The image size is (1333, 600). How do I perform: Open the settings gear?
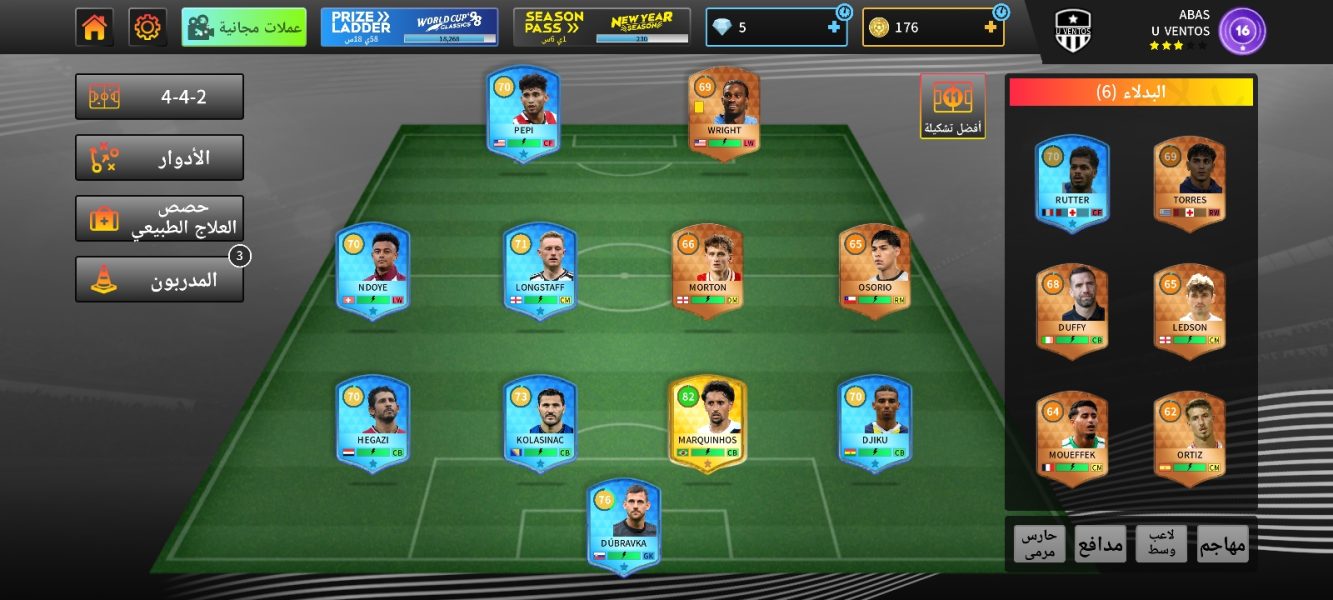click(x=148, y=27)
